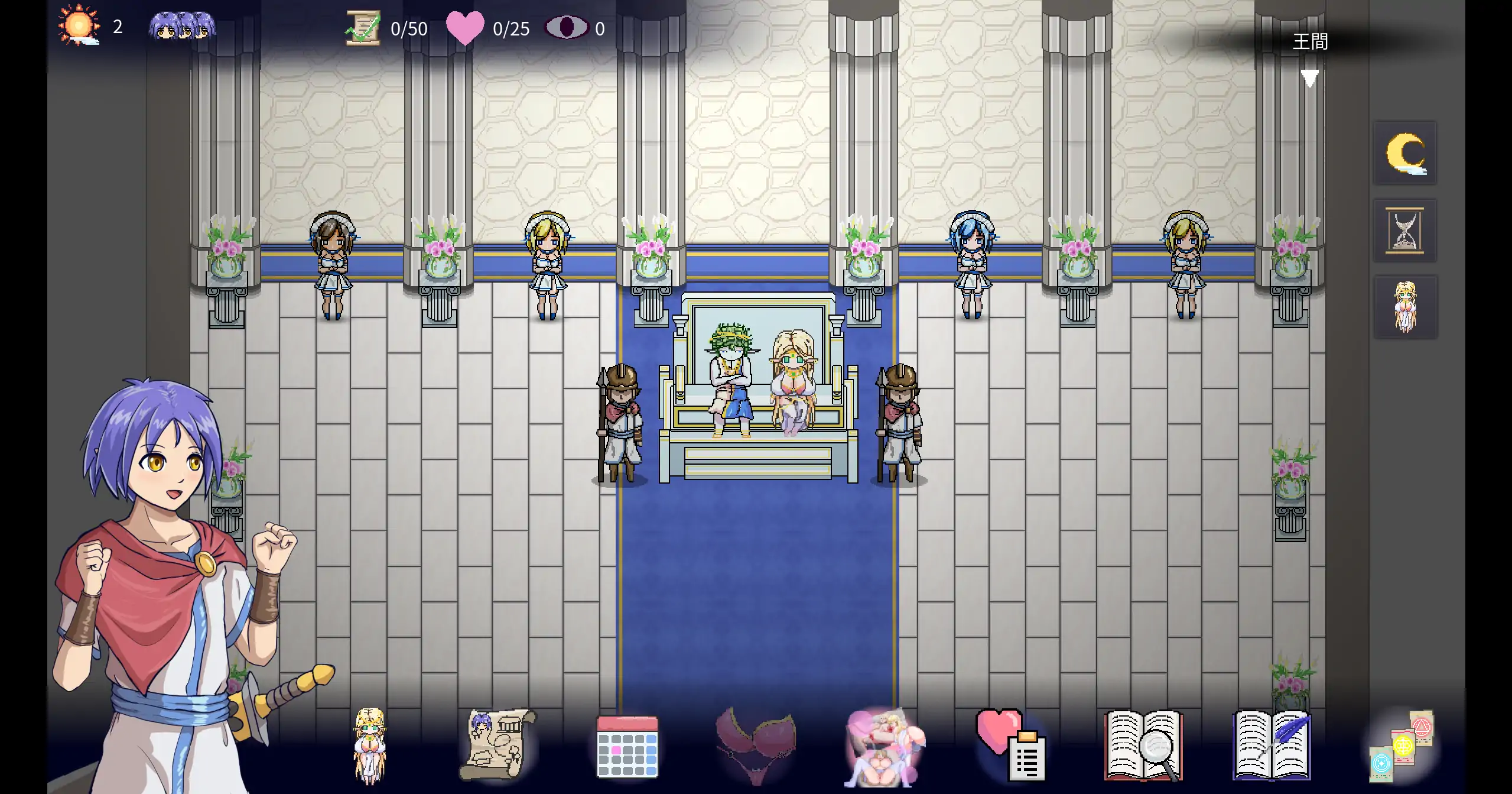Open the world map scroll icon
The image size is (1512, 794).
coord(496,746)
